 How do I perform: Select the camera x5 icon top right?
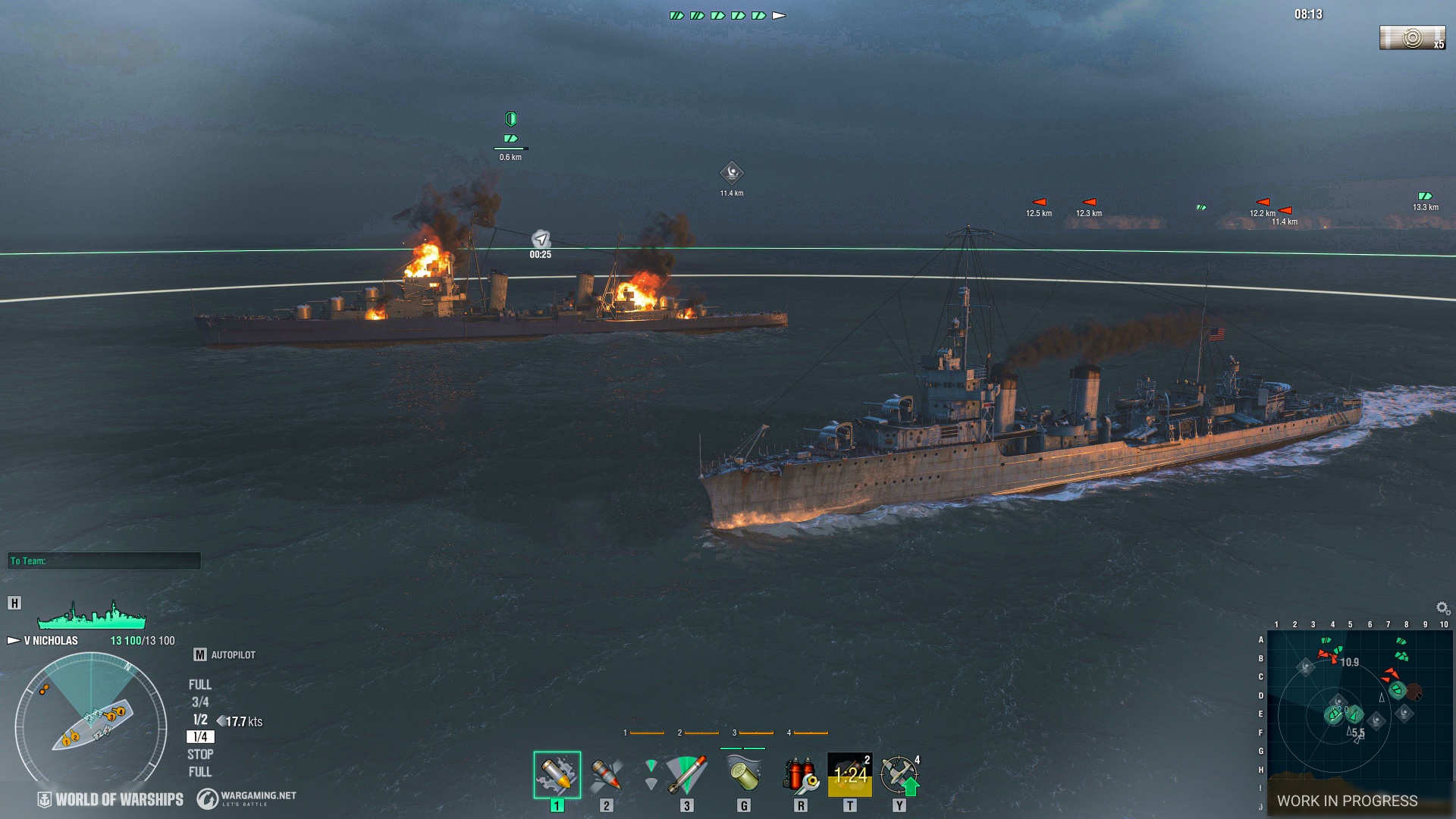pyautogui.click(x=1412, y=36)
